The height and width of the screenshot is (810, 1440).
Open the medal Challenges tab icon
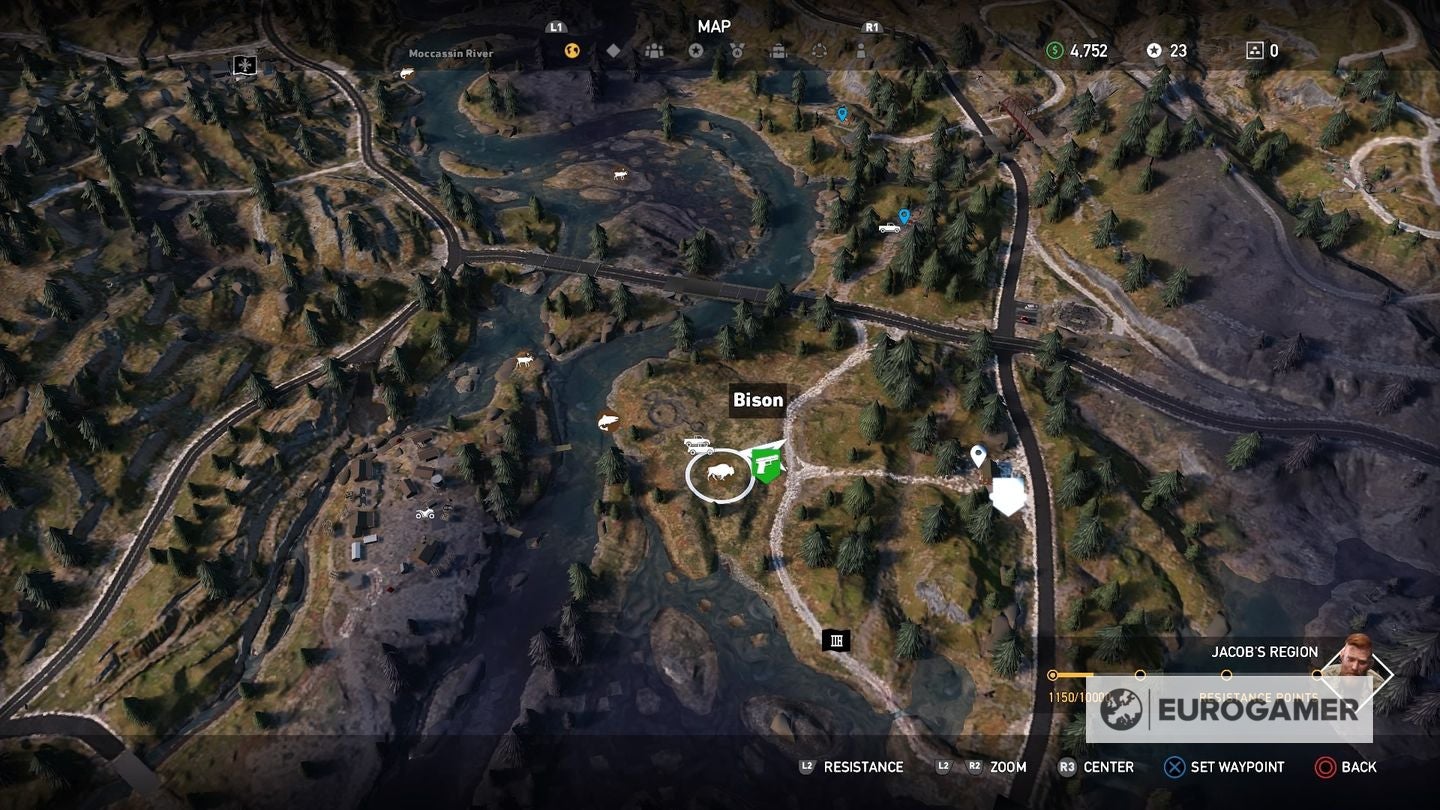[737, 51]
